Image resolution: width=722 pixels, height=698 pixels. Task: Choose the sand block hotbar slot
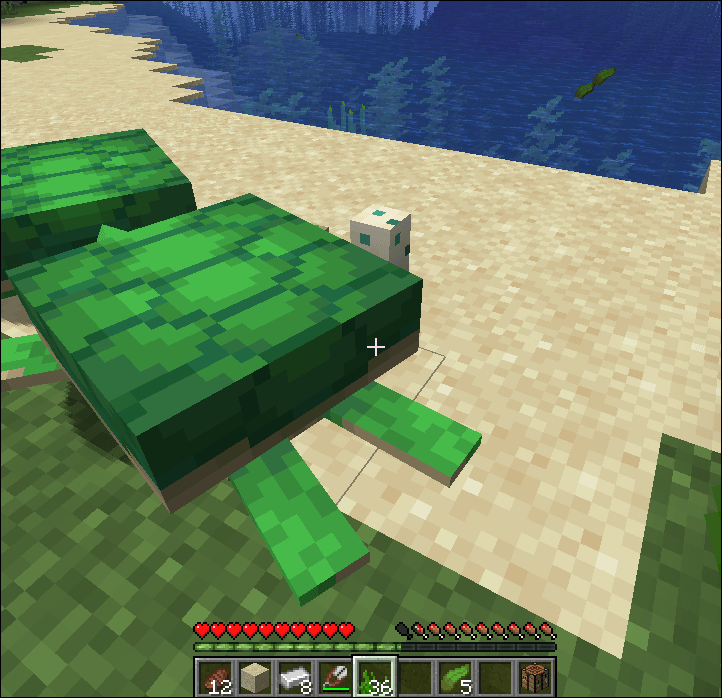tap(253, 676)
